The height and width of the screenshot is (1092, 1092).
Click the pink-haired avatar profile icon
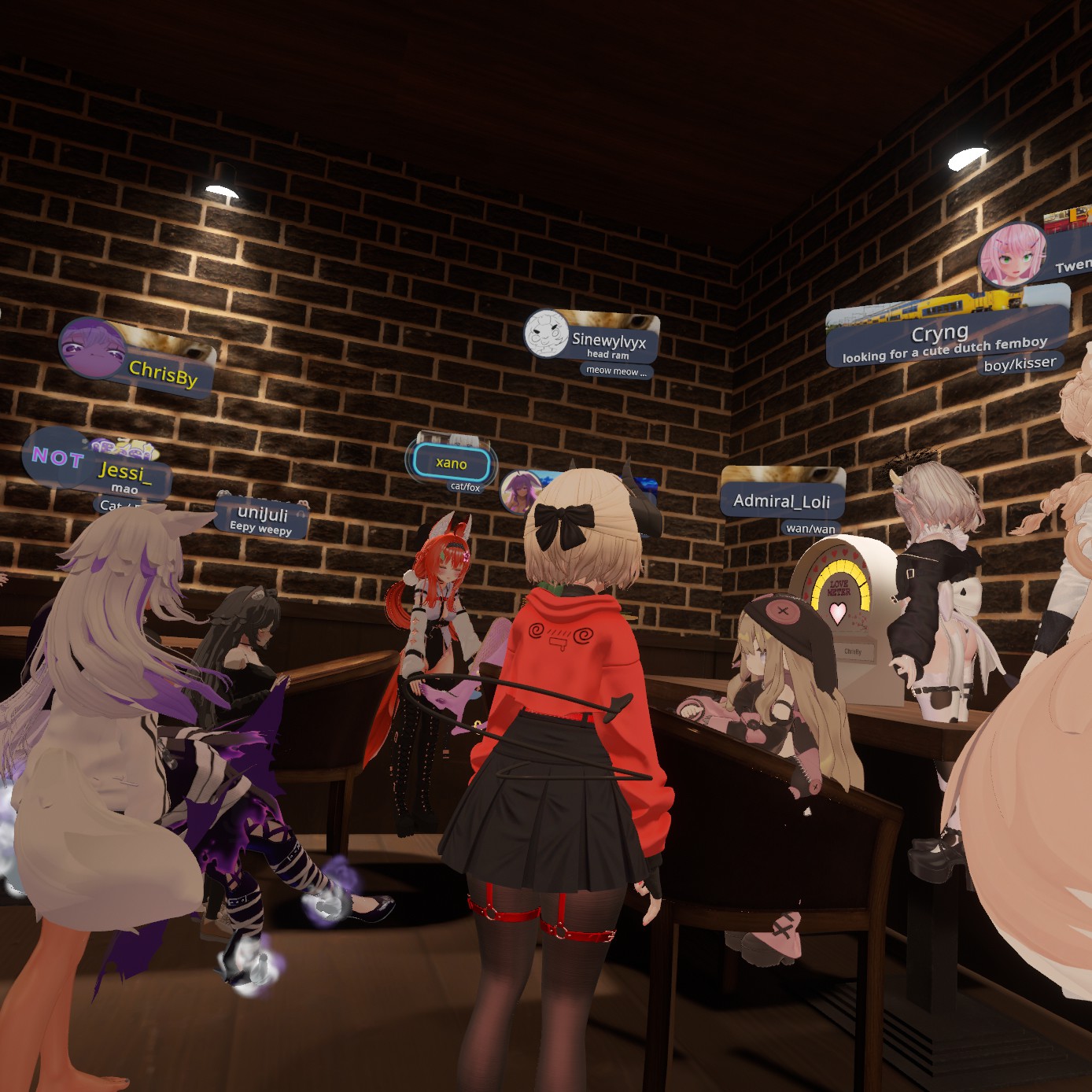tap(1013, 256)
